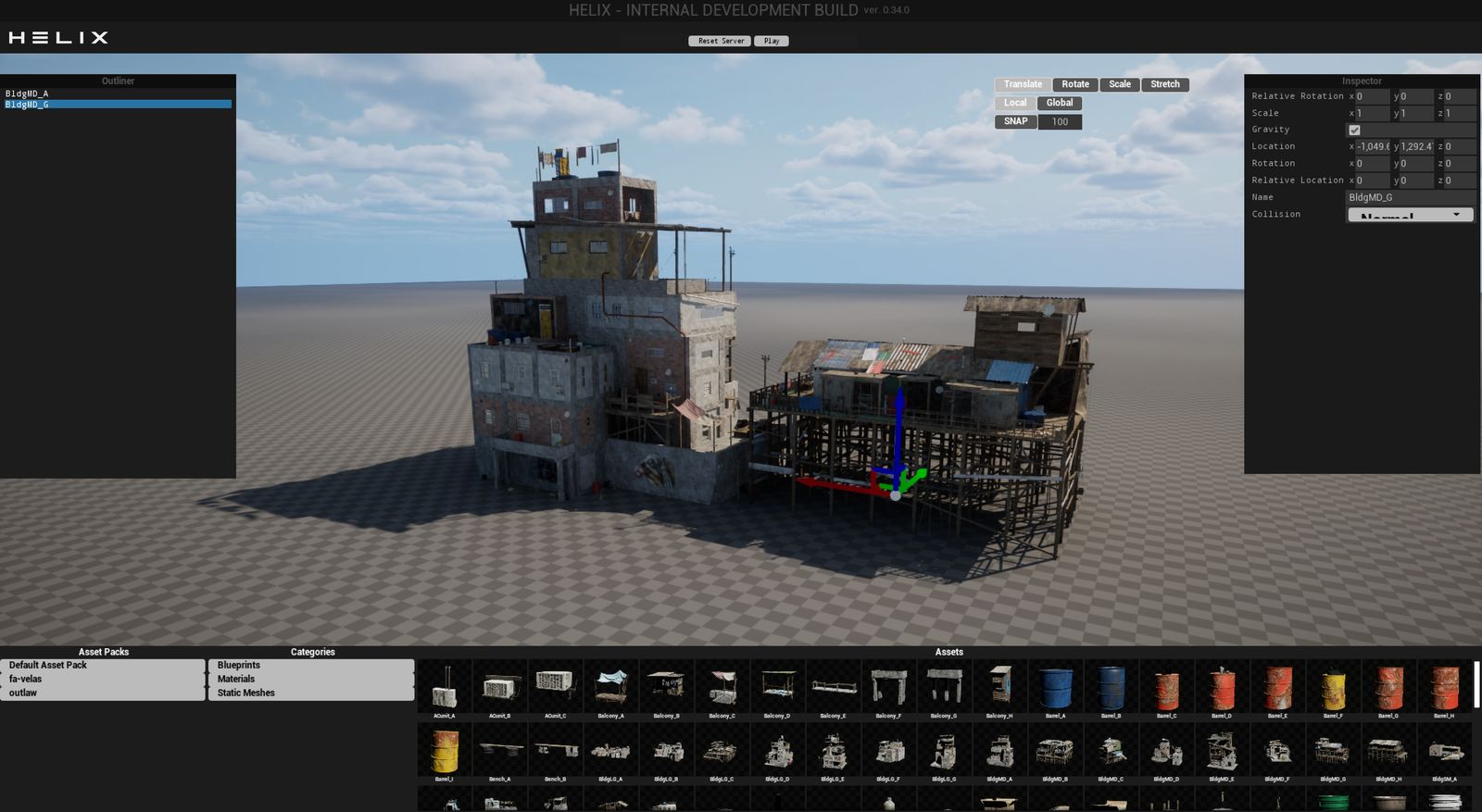This screenshot has height=812, width=1482.
Task: Select BldgMD_A in the Outliner
Action: (x=28, y=94)
